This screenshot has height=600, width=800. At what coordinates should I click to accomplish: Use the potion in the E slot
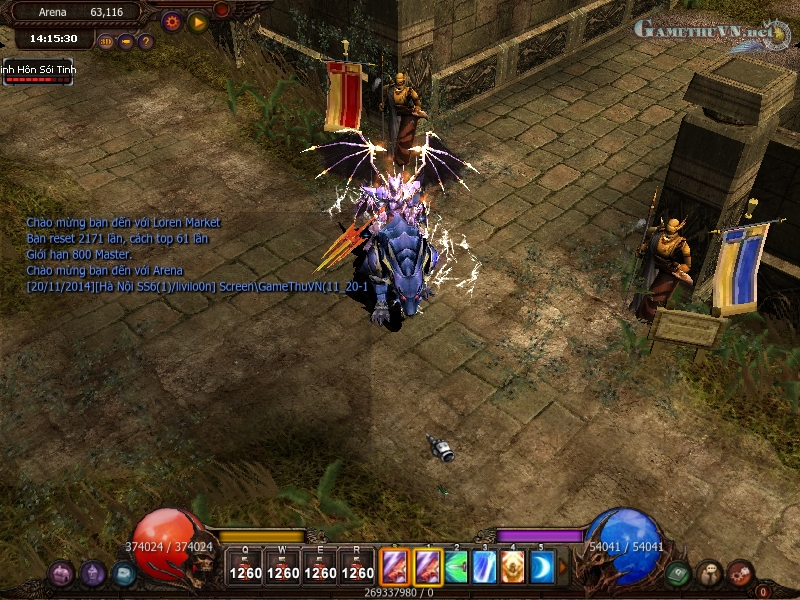[x=321, y=566]
